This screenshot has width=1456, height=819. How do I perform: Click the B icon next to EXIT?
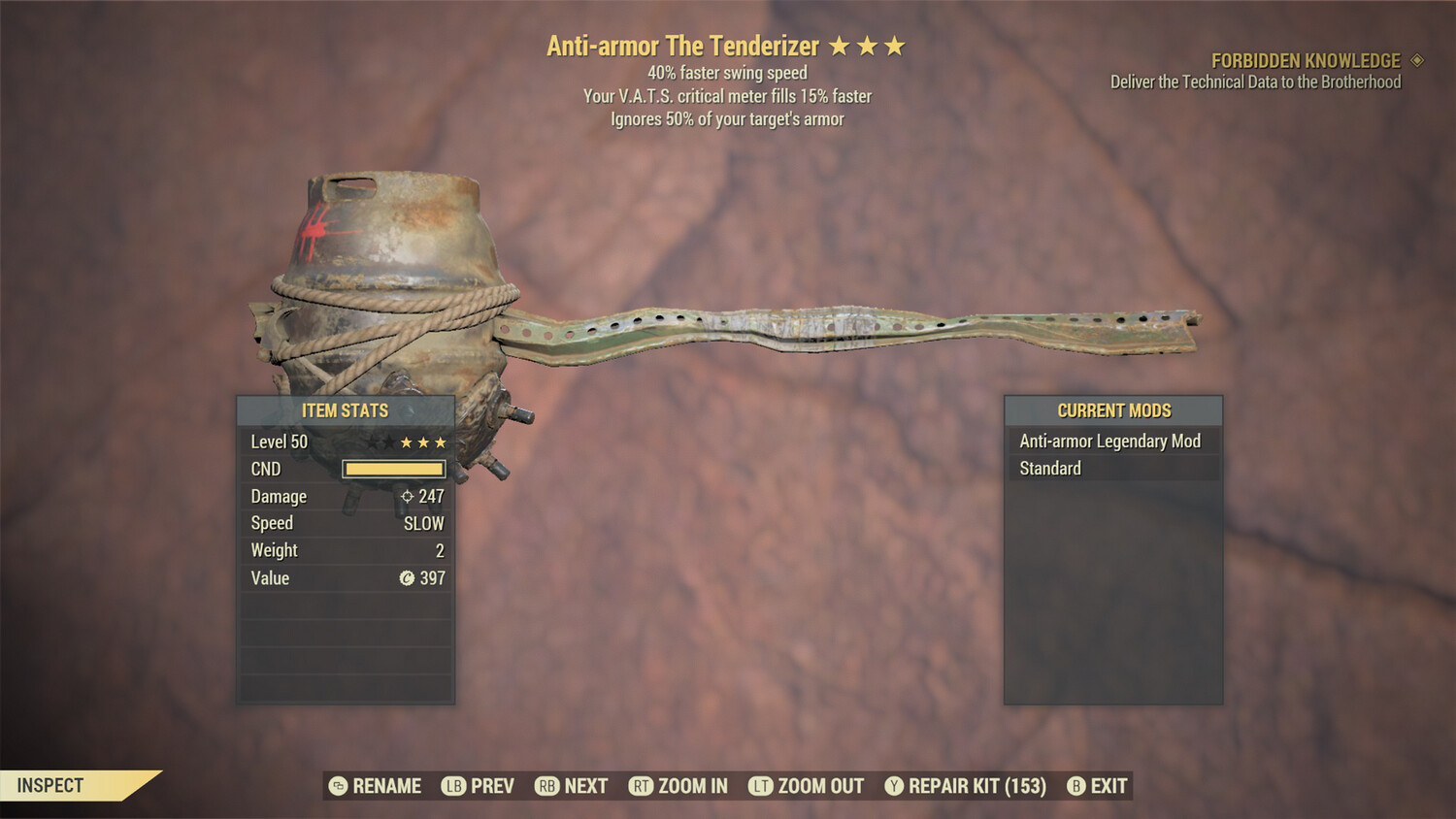point(1075,786)
